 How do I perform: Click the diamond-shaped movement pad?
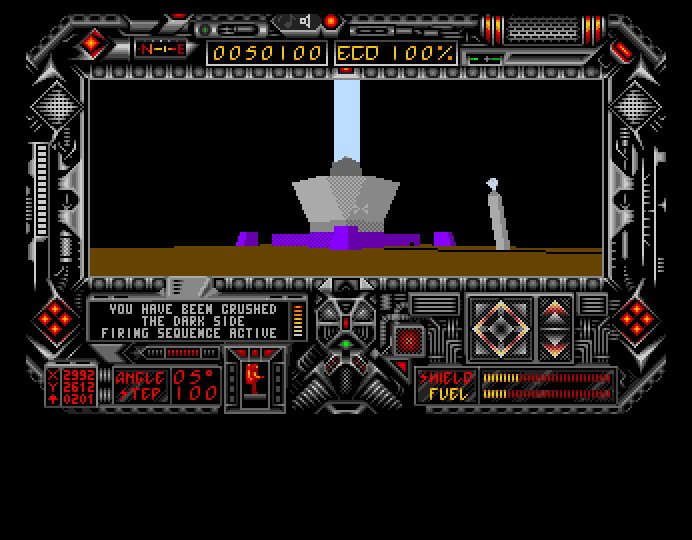[x=498, y=328]
